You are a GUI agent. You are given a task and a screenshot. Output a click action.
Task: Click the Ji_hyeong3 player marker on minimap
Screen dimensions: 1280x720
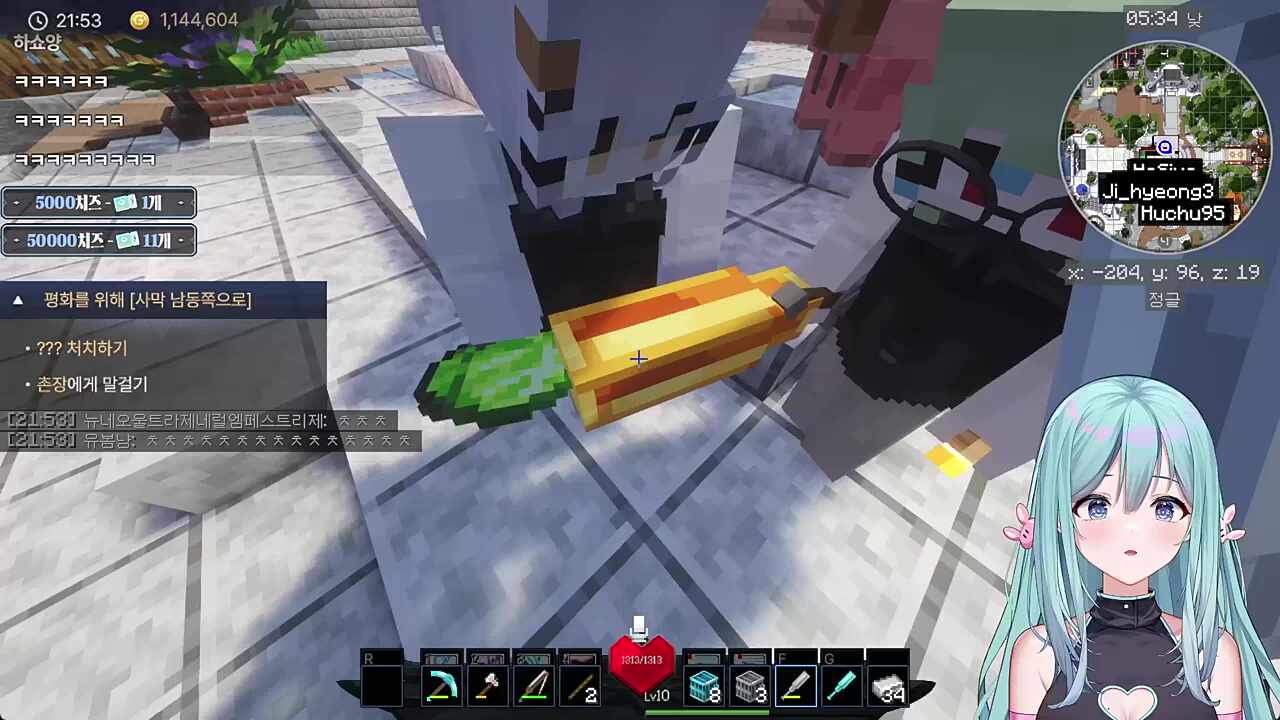pos(1158,192)
